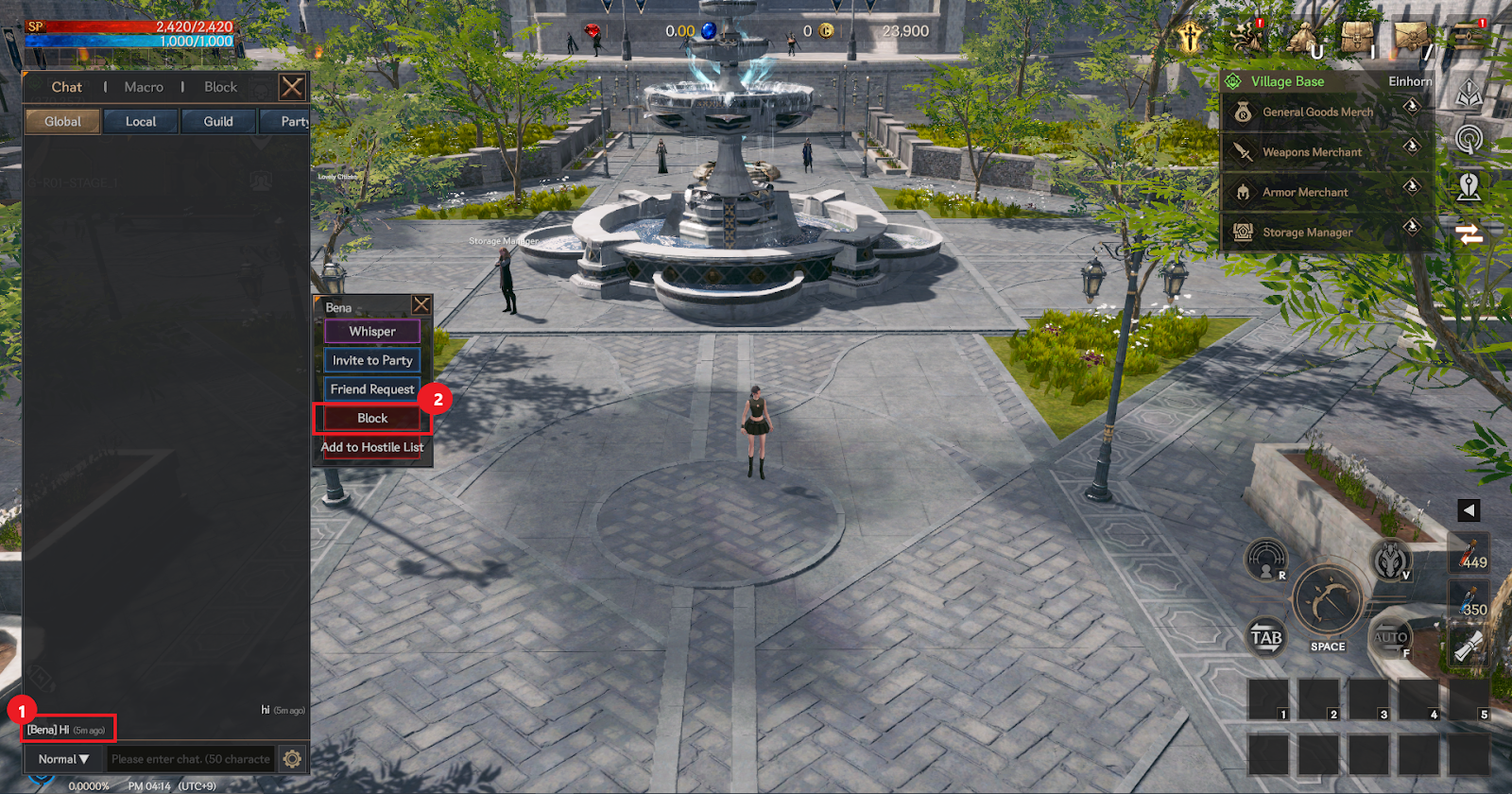Choose Storage Manager in Village Base list

pyautogui.click(x=1307, y=233)
